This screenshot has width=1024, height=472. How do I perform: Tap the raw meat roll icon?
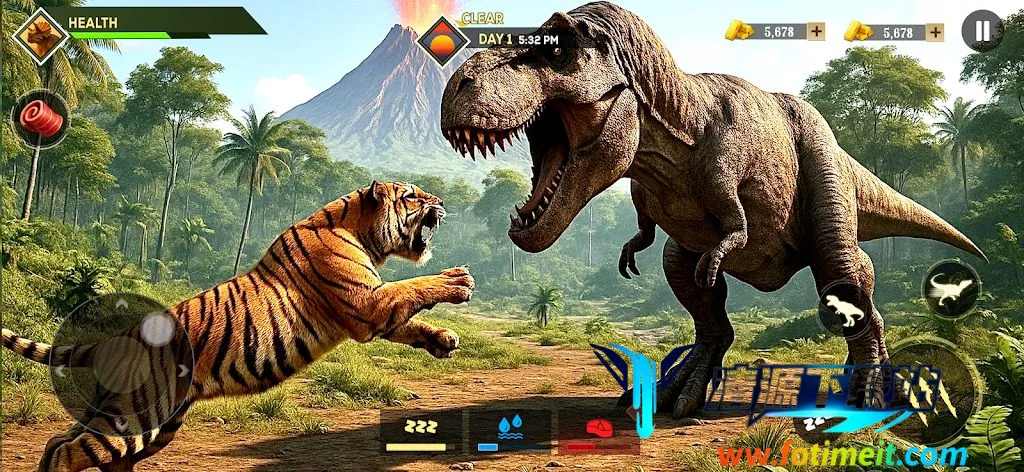coord(41,120)
